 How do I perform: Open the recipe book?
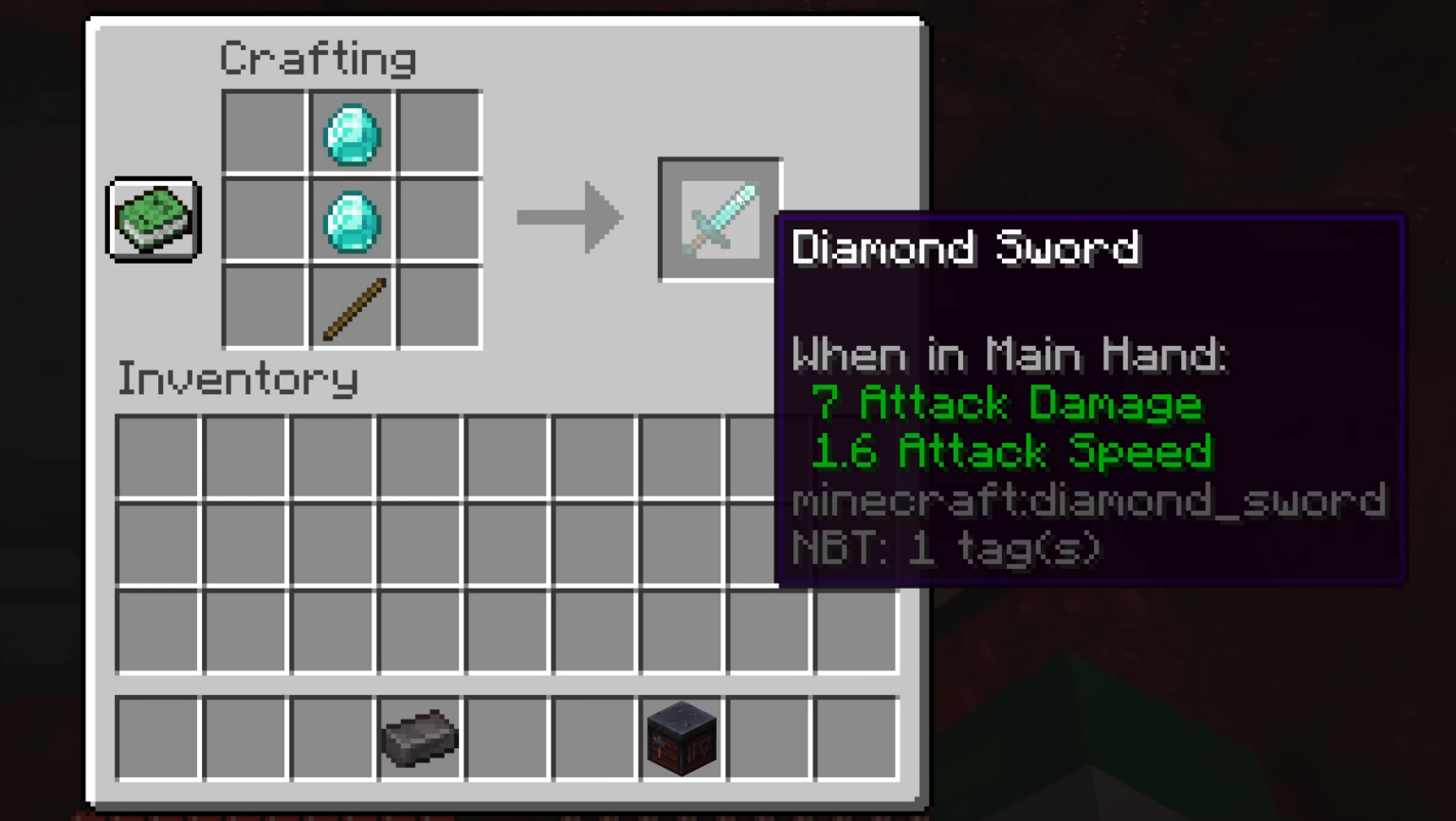pos(153,219)
